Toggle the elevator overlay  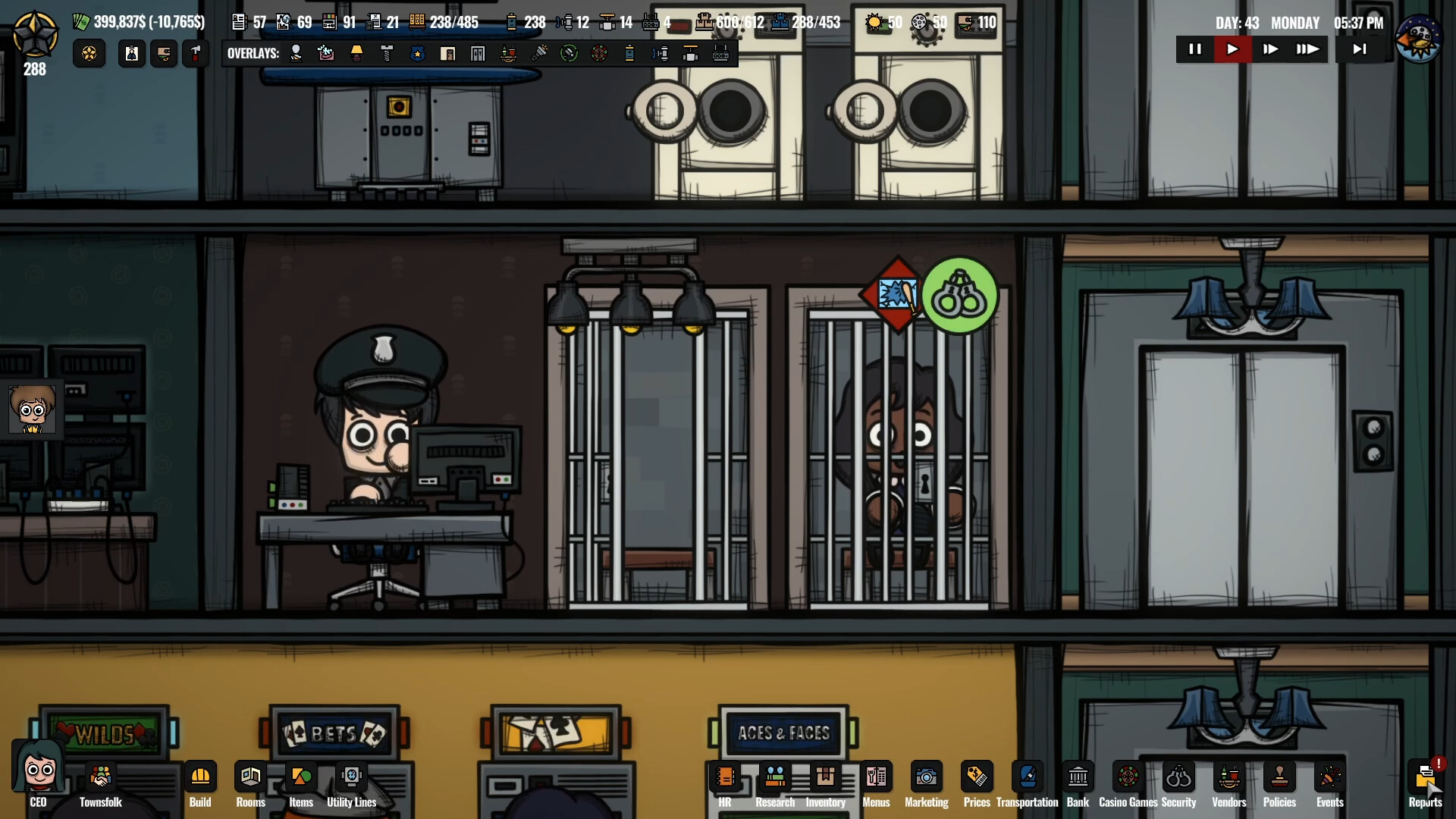478,53
